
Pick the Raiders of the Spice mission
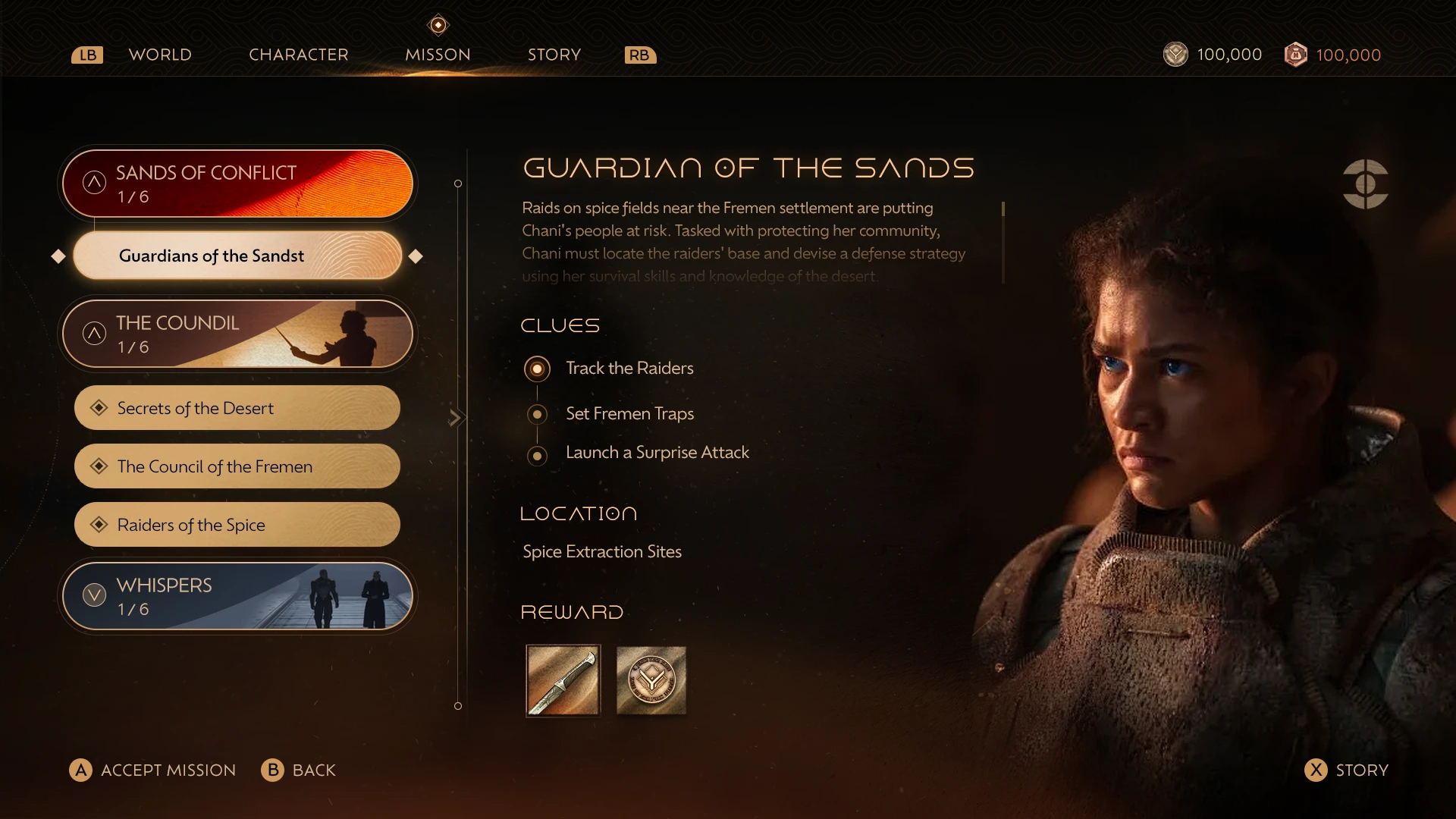[237, 525]
